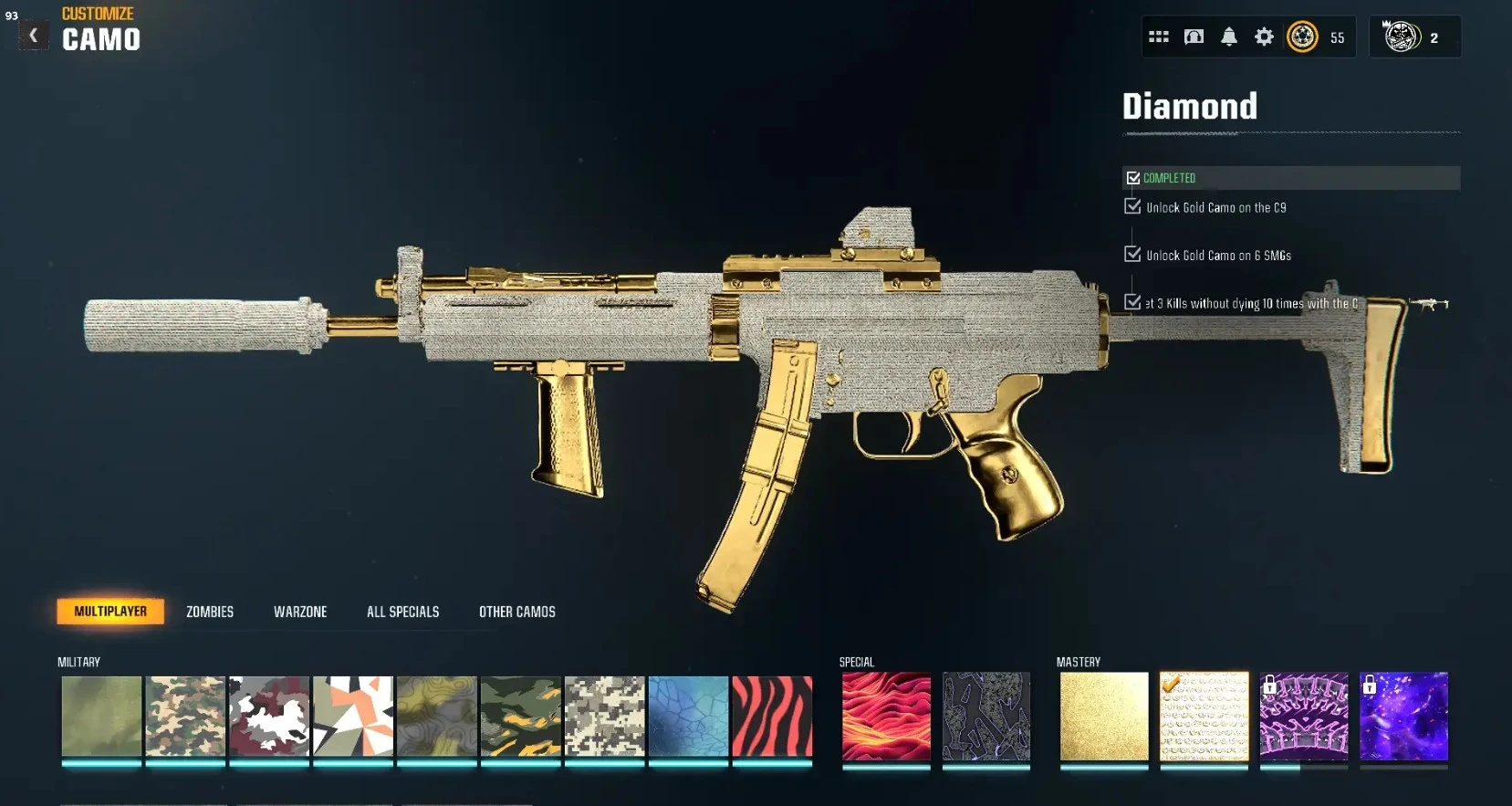Switch to the Zombies tab

pos(209,612)
